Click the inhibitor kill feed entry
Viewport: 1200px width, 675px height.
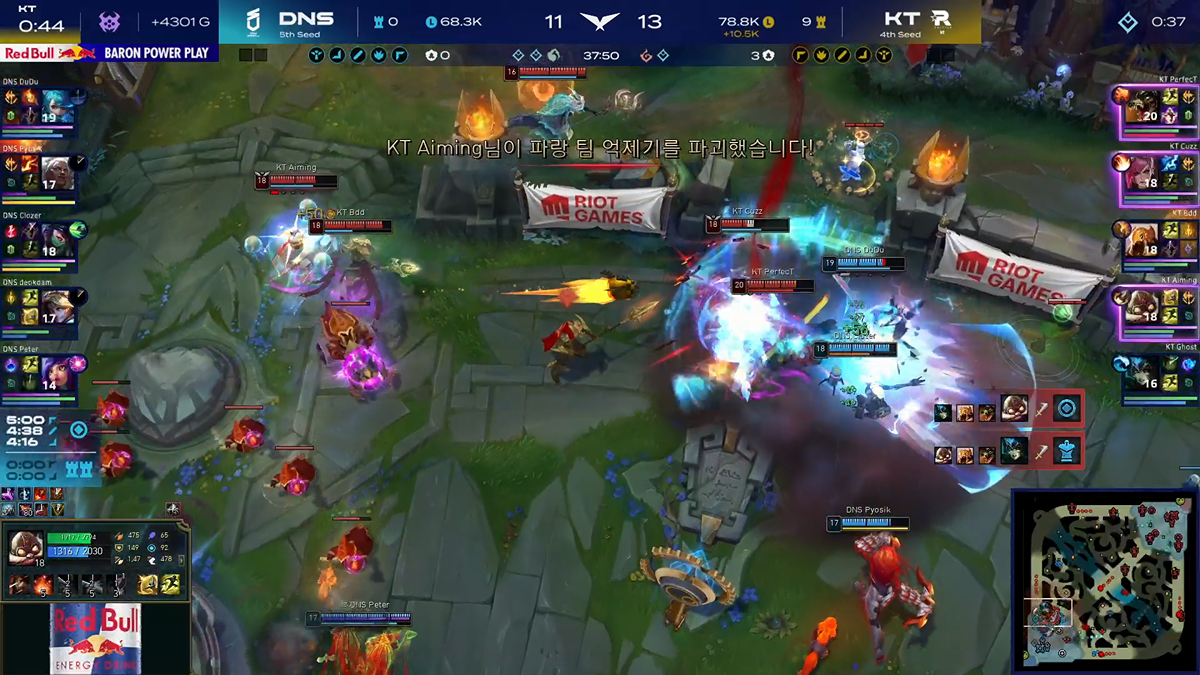point(1008,409)
